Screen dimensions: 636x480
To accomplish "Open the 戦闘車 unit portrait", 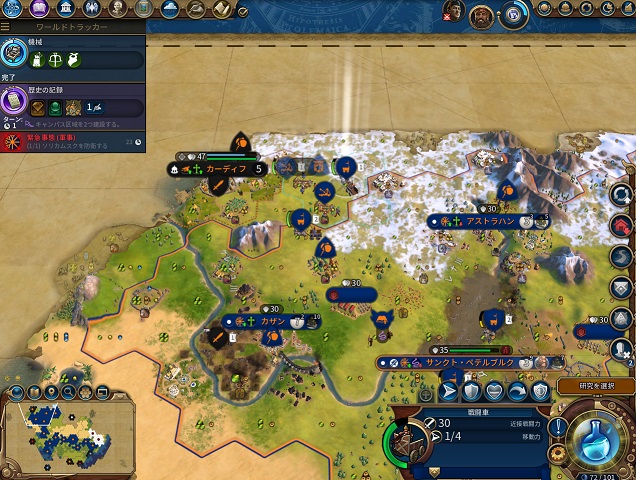I will pyautogui.click(x=407, y=441).
